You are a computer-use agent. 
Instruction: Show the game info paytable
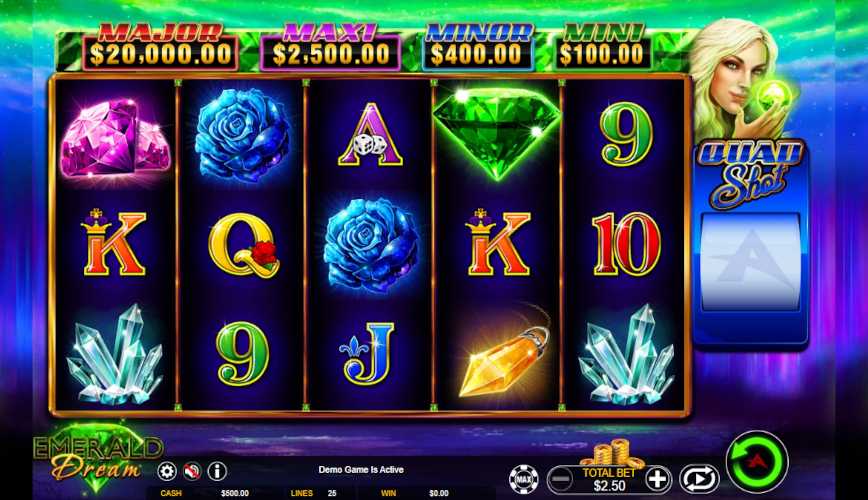(216, 471)
